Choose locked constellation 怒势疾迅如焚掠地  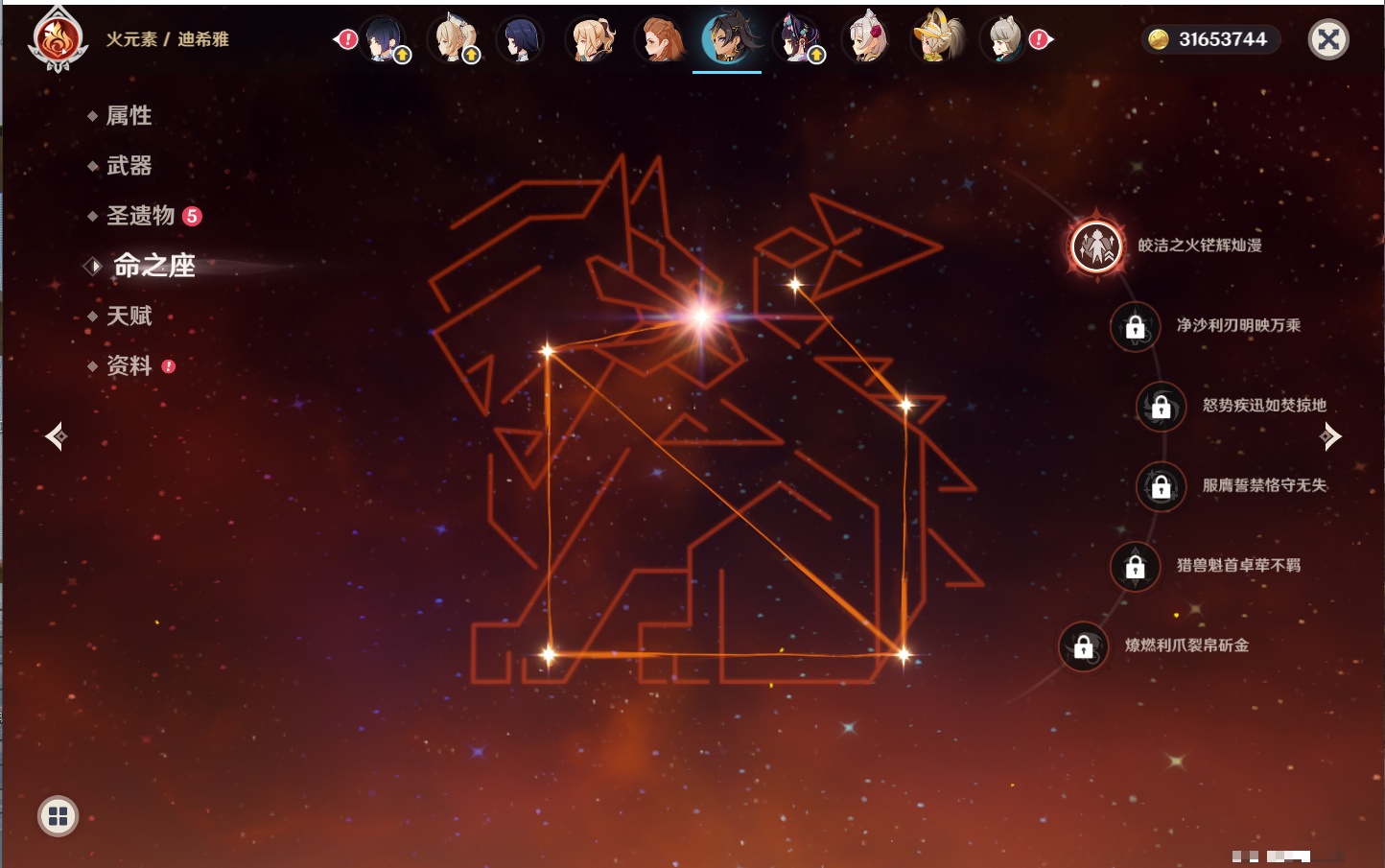pyautogui.click(x=1161, y=406)
